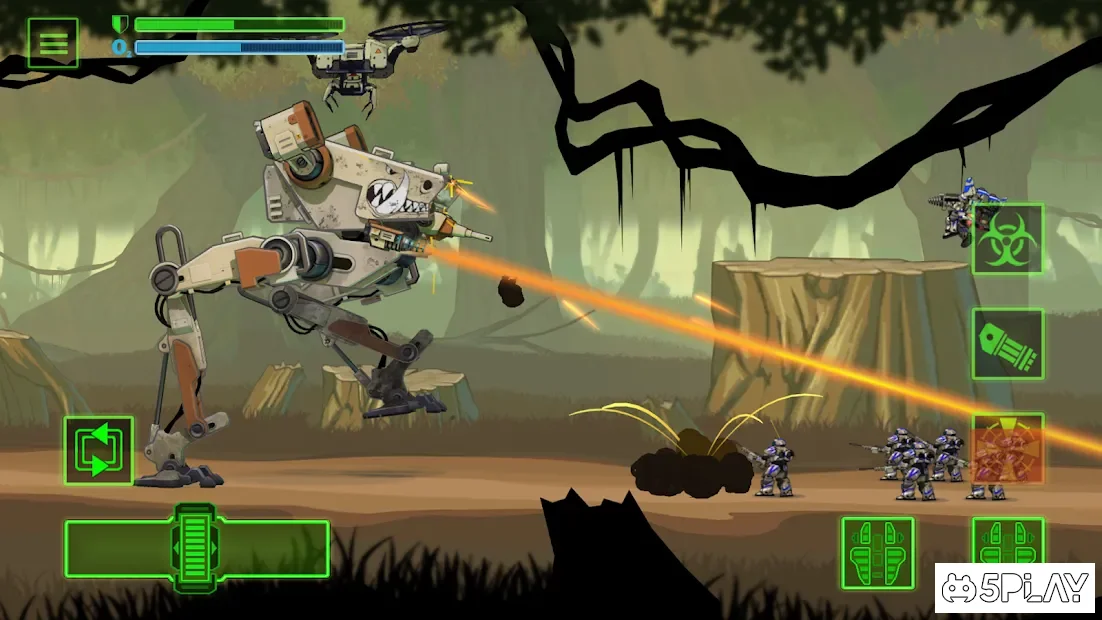
Task: Click the 5PLAY watermark logo
Action: pyautogui.click(x=1017, y=589)
